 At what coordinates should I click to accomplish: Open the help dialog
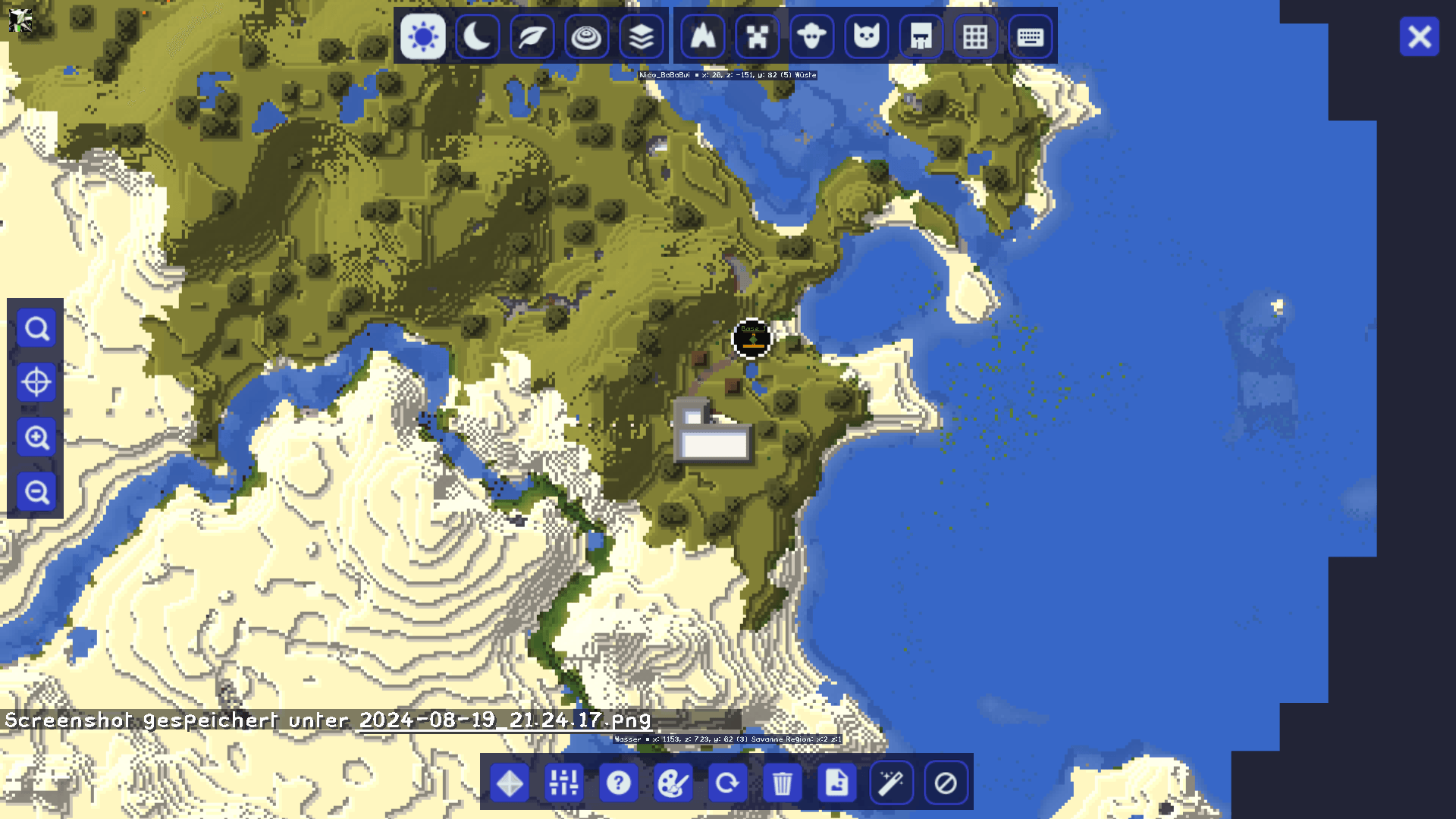(x=618, y=783)
